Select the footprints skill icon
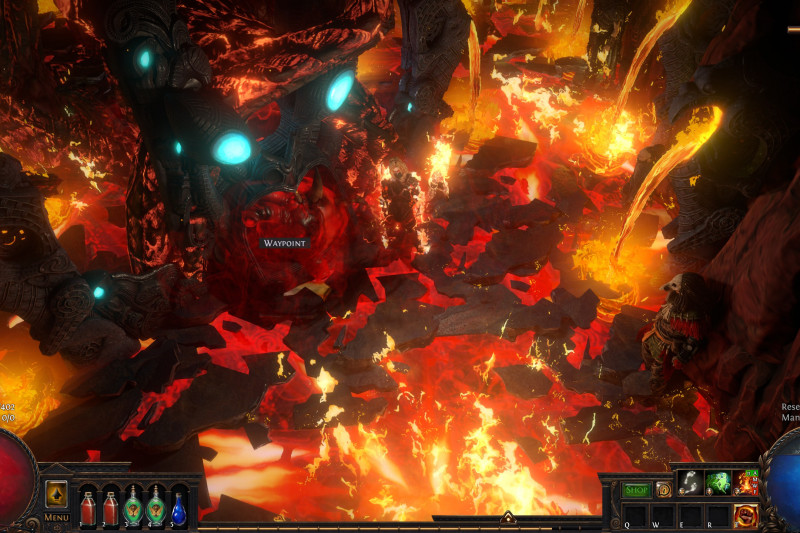 tap(689, 483)
